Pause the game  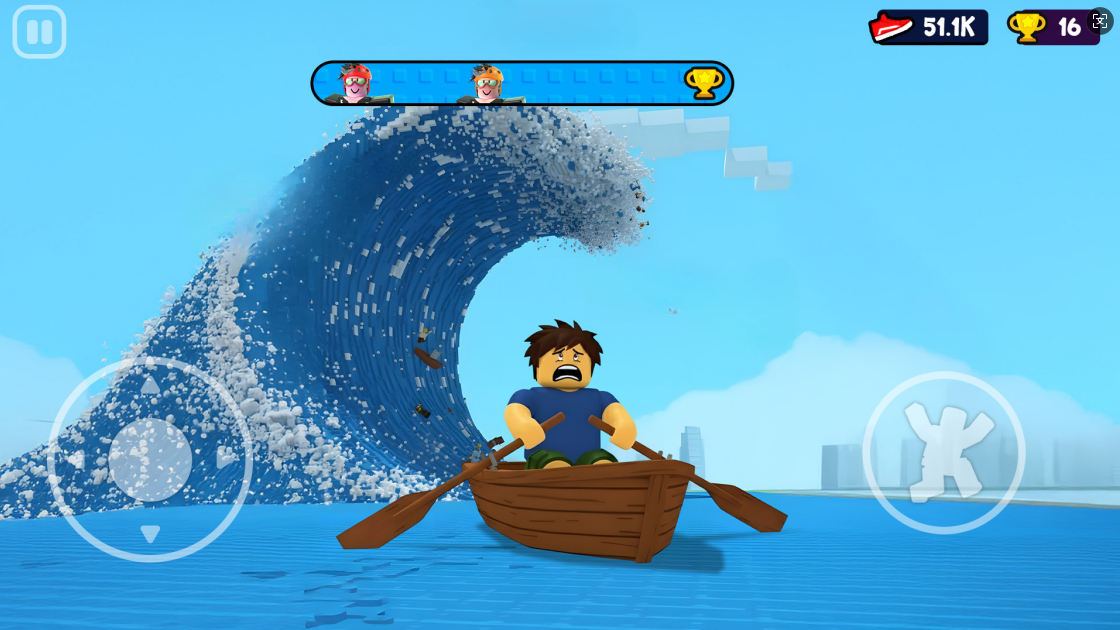pos(39,32)
